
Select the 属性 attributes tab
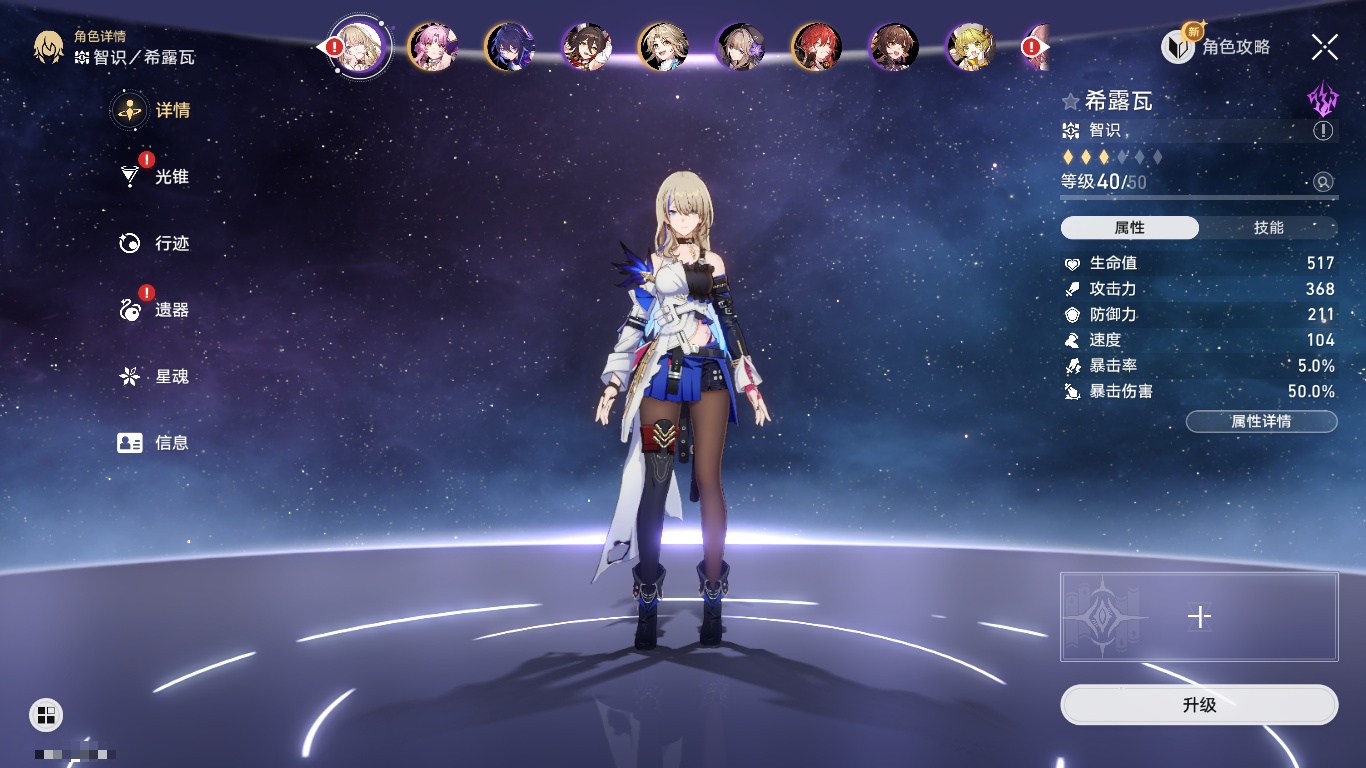[x=1130, y=228]
